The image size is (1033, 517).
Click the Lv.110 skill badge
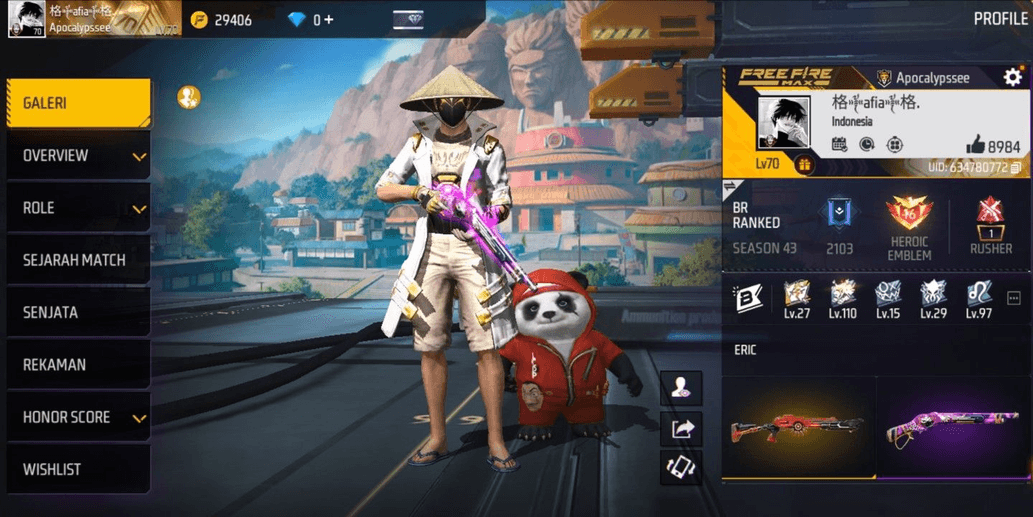tap(842, 298)
